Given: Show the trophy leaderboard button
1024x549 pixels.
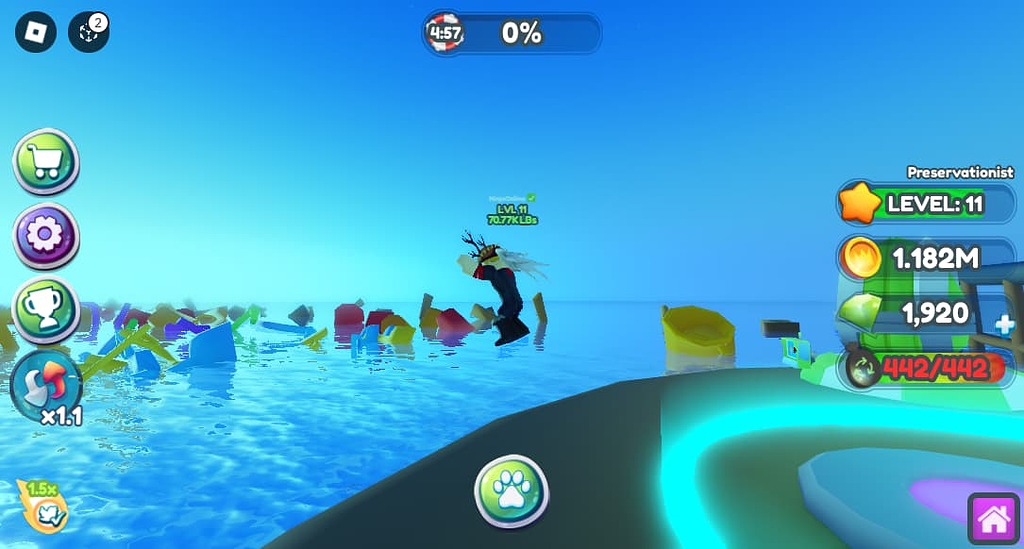Looking at the screenshot, I should click(x=46, y=309).
